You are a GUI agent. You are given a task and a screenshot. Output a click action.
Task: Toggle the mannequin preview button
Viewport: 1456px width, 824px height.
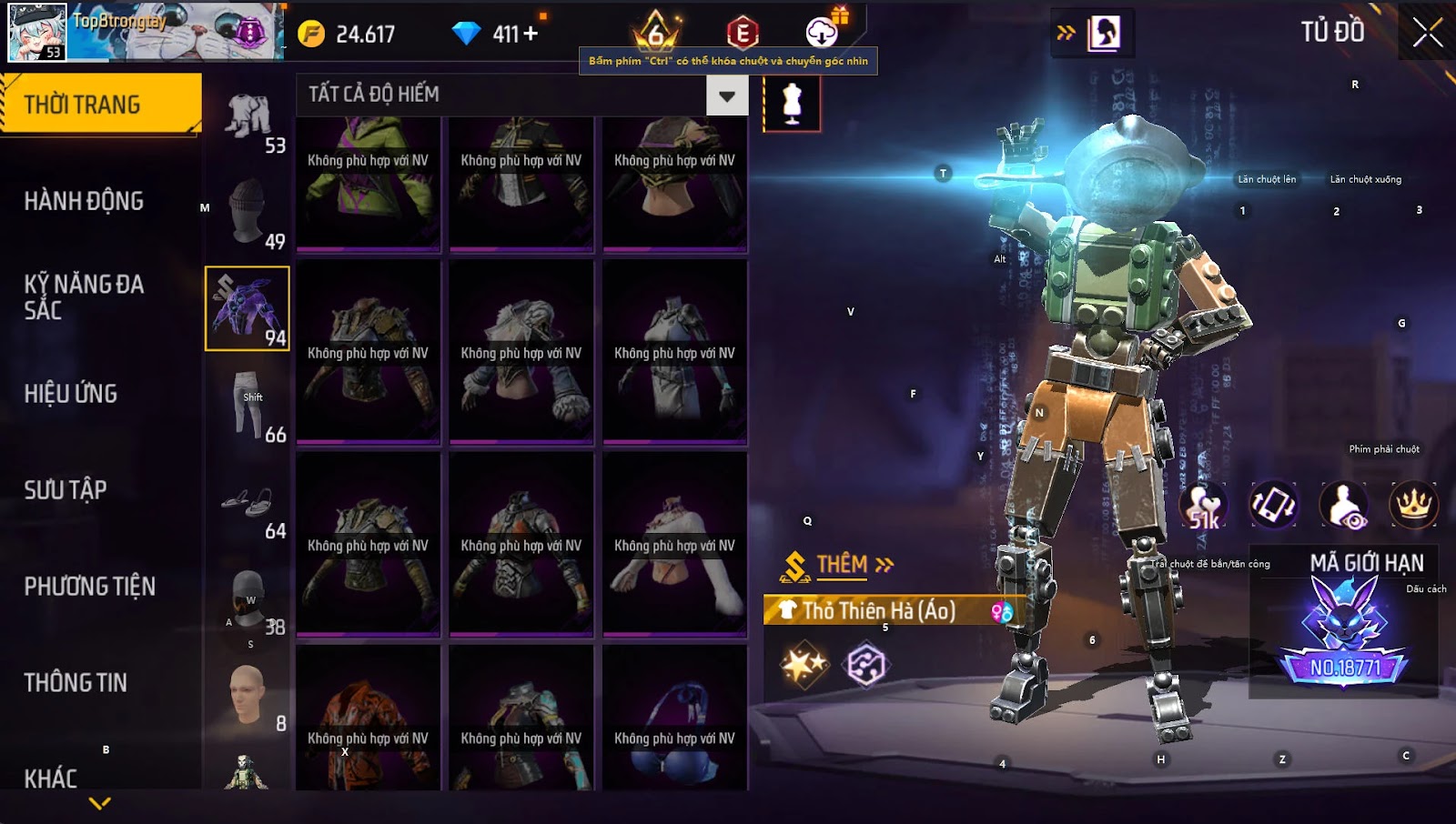click(792, 104)
